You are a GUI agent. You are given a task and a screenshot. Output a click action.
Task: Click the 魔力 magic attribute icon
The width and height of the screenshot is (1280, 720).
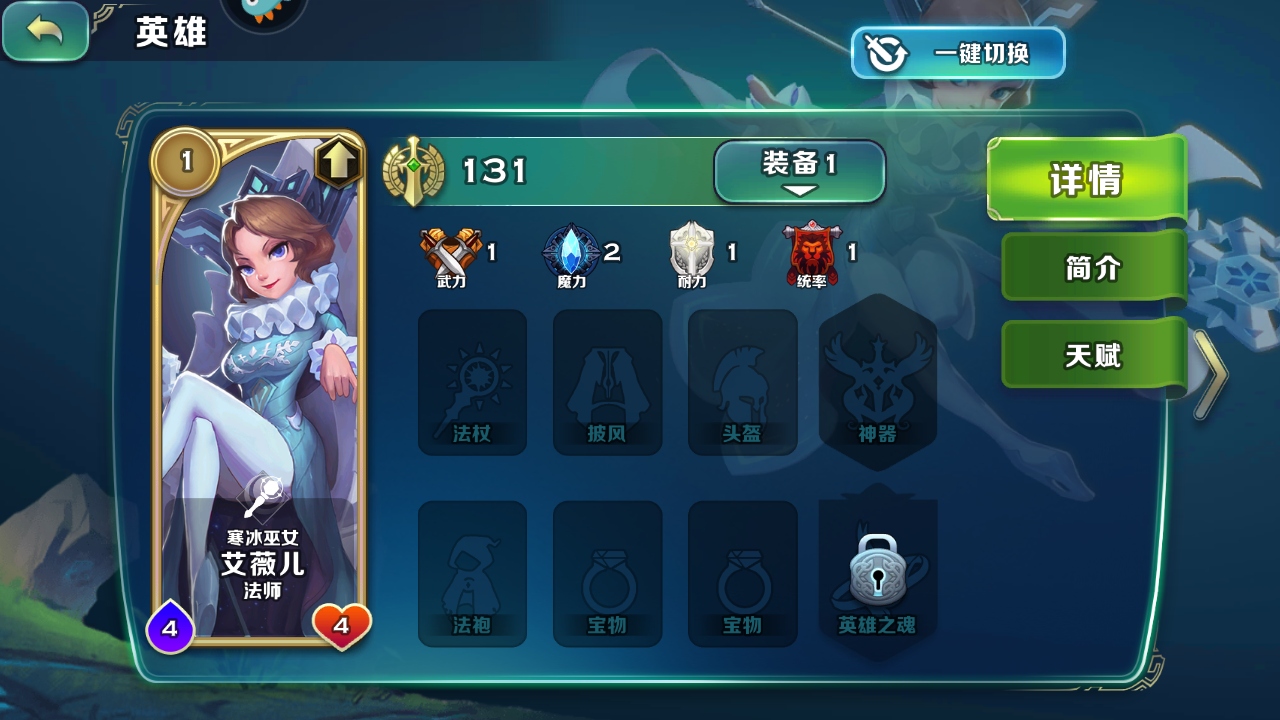click(571, 253)
